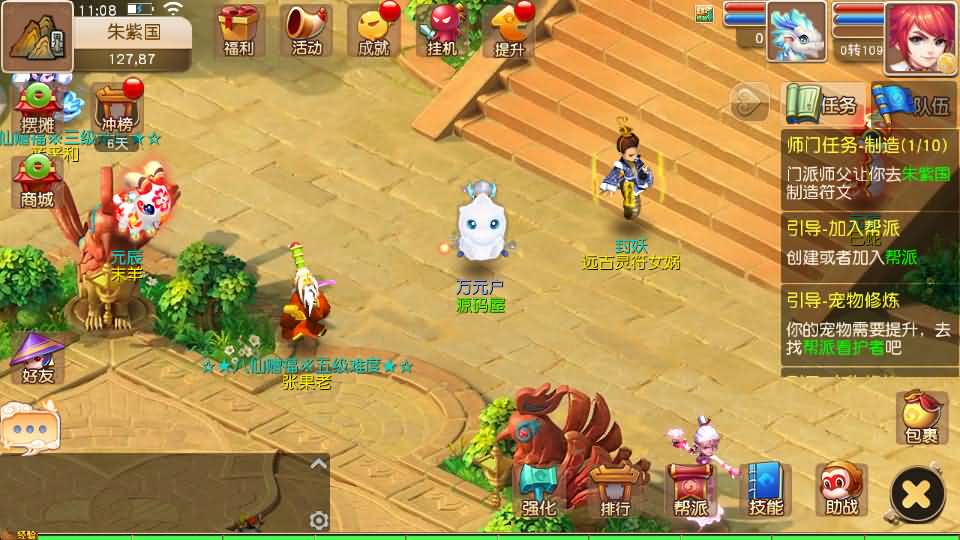Activate 挂机 auto-battle mode
Viewport: 960px width, 540px height.
(x=442, y=30)
